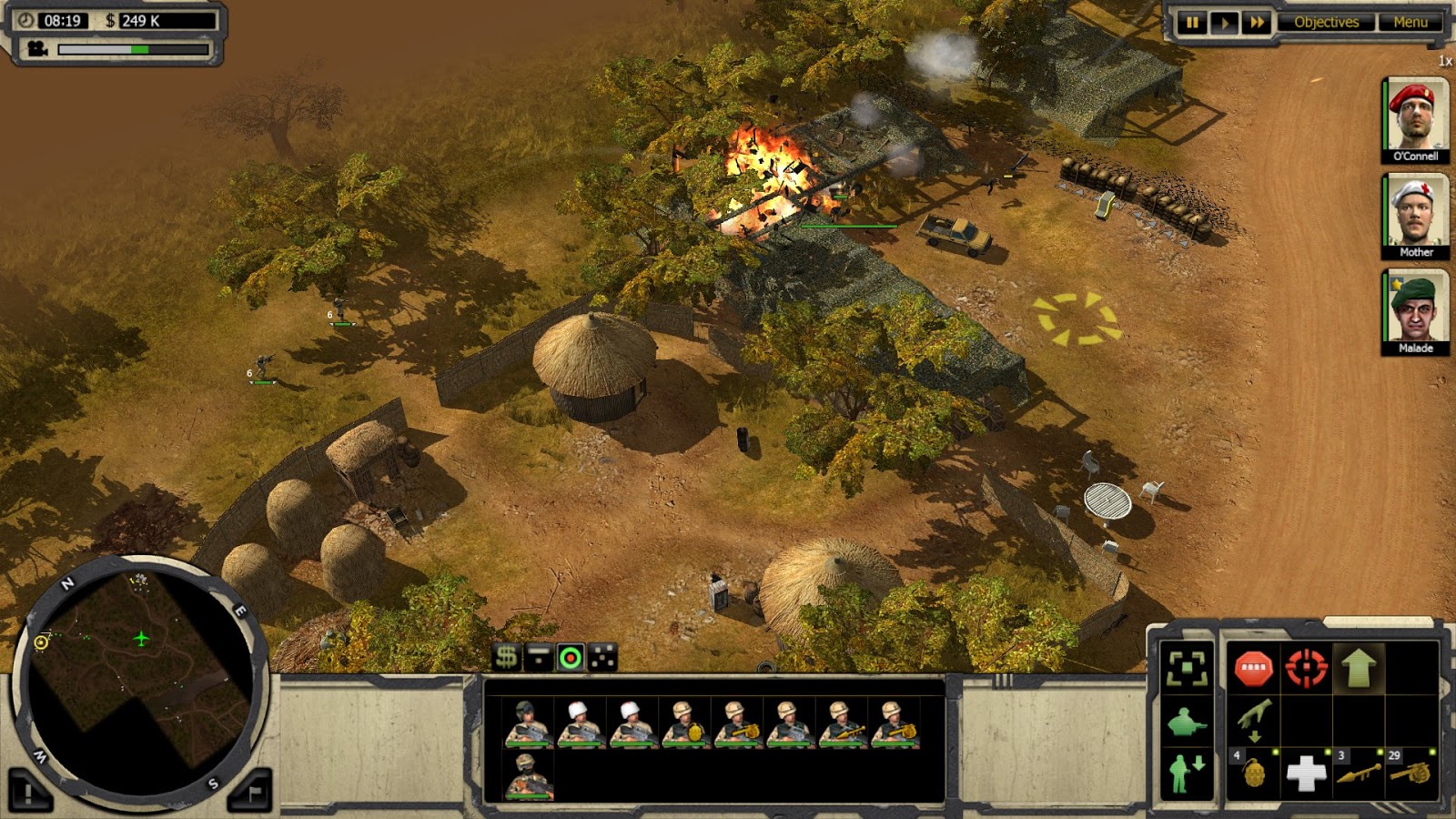Open the game Menu
This screenshot has width=1456, height=819.
coord(1410,22)
